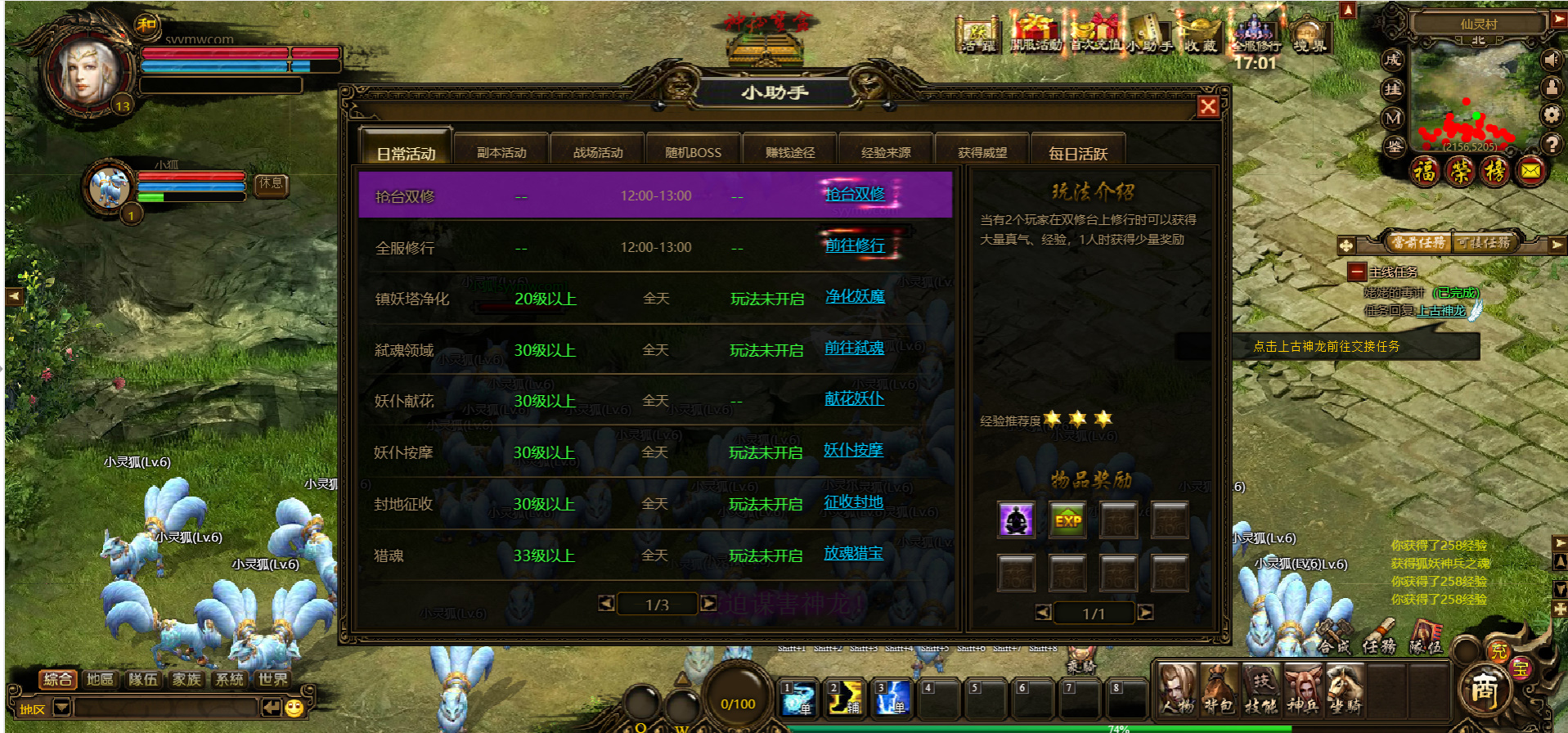
Task: Click the 献花妖仆 link
Action: (x=854, y=398)
